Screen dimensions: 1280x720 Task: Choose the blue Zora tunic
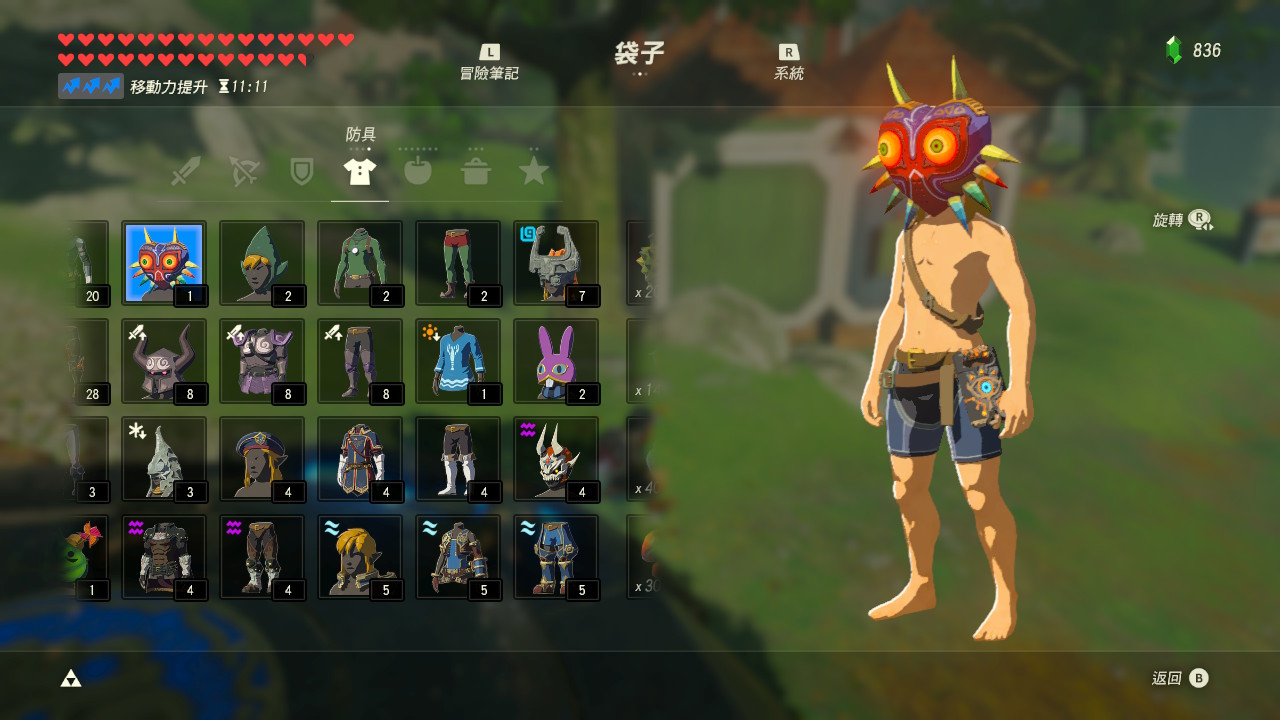click(x=457, y=360)
